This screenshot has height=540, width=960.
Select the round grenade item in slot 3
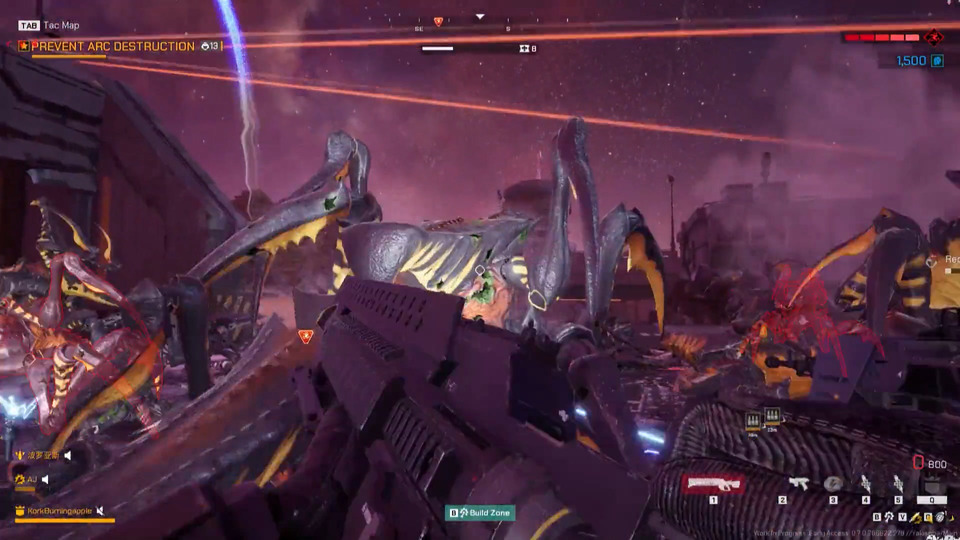pyautogui.click(x=833, y=484)
